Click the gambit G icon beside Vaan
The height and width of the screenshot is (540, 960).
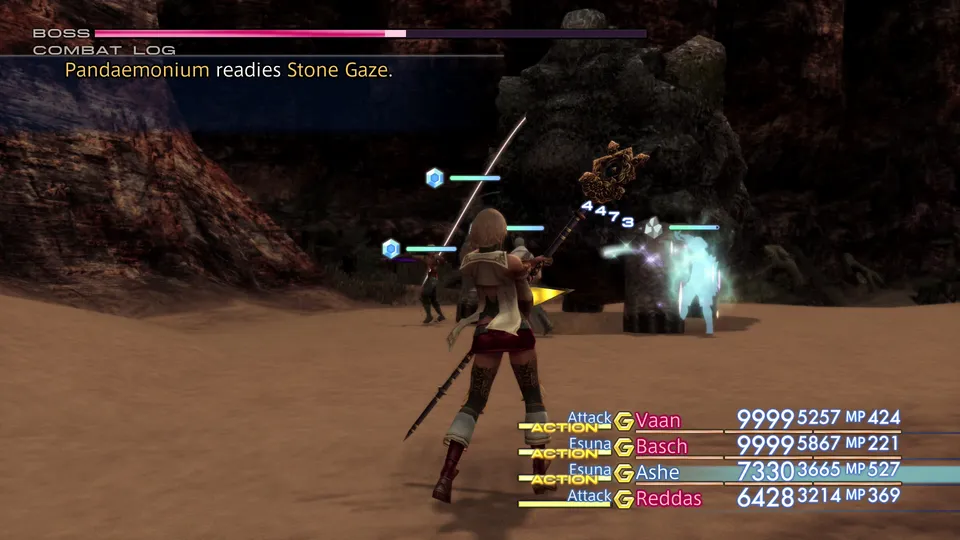[624, 420]
